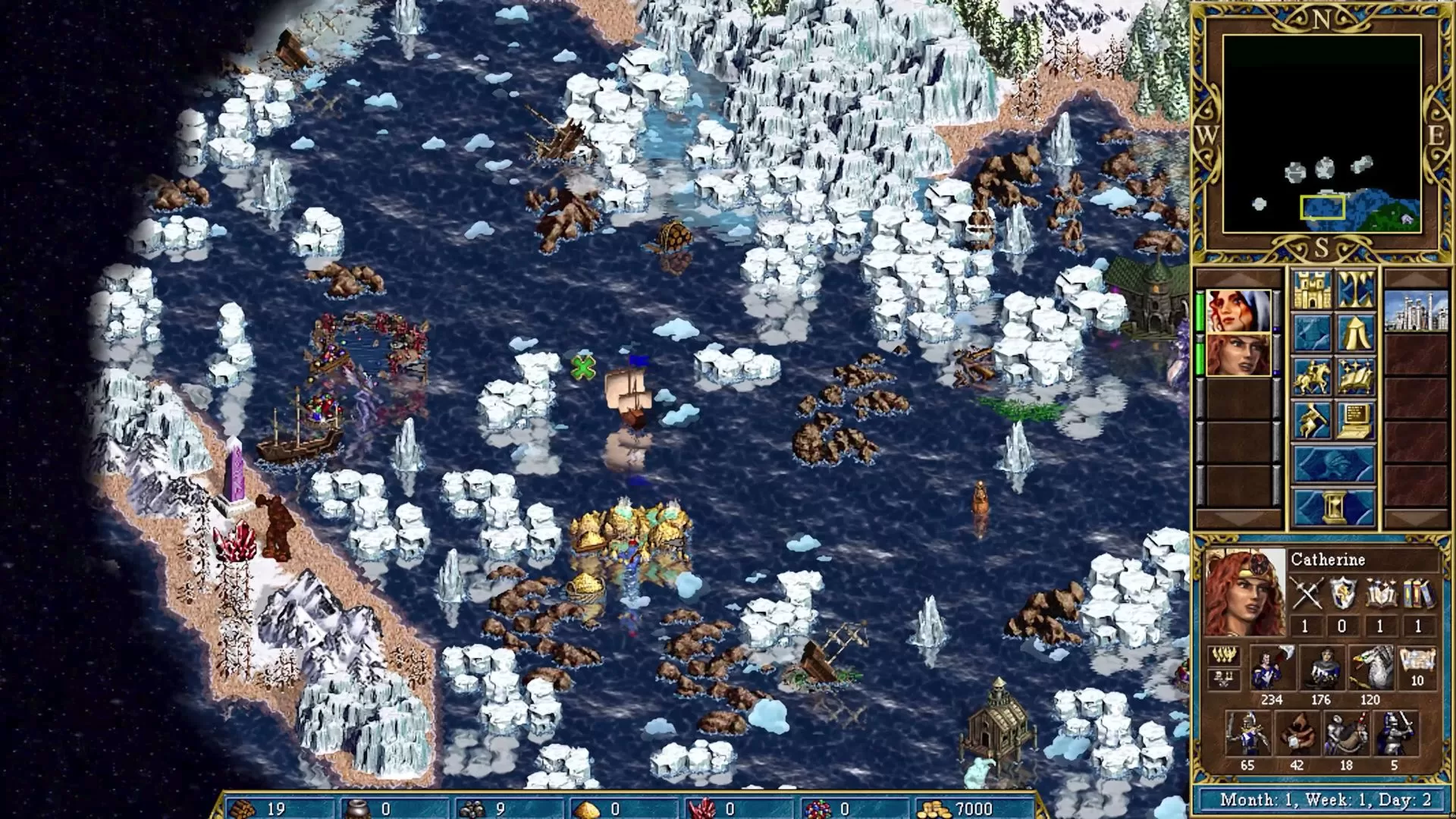
Task: Put the hero to sleep with the tent button
Action: coord(1355,333)
